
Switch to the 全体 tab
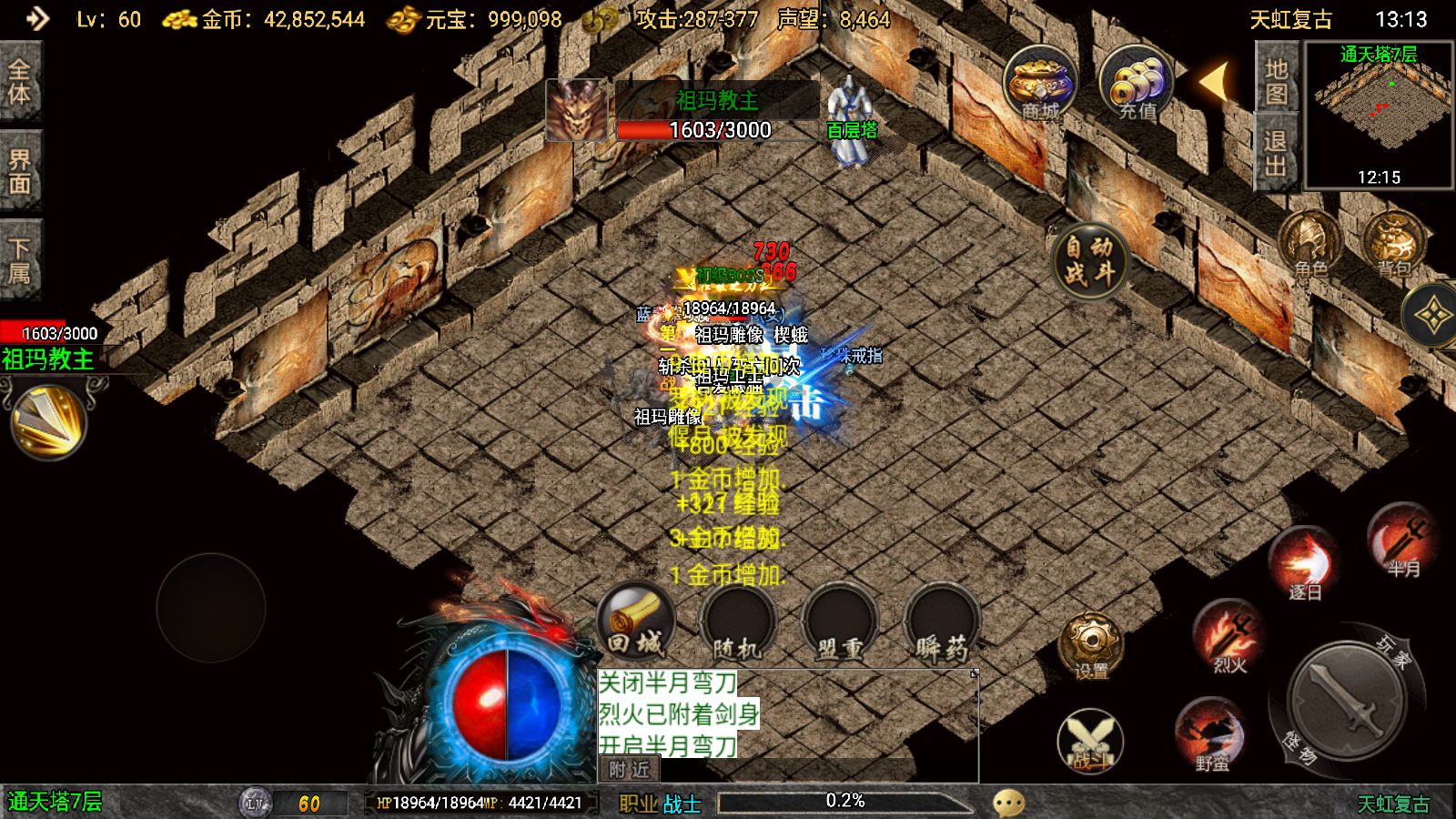point(19,82)
